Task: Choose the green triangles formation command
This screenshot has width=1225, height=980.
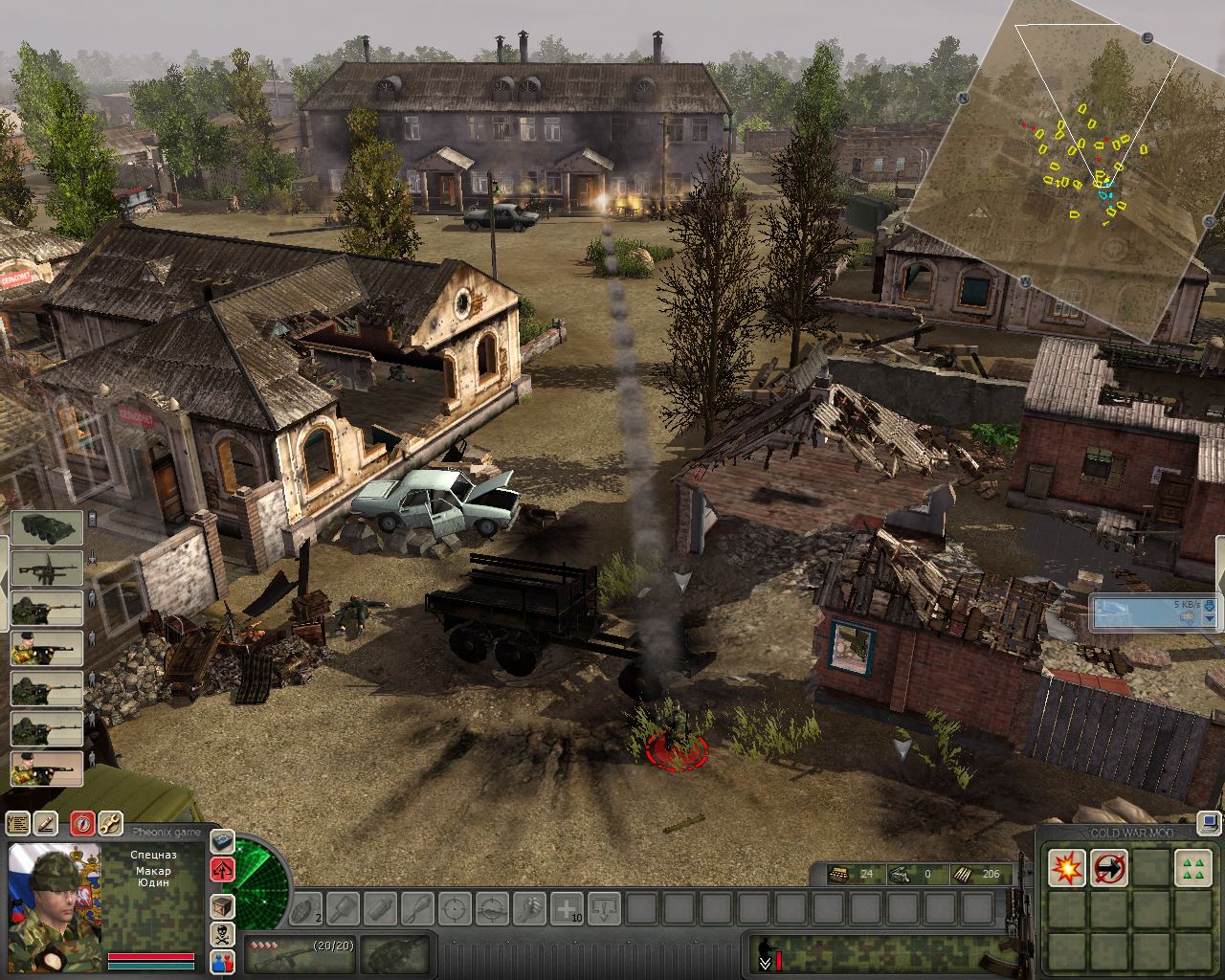Action: [x=1192, y=868]
